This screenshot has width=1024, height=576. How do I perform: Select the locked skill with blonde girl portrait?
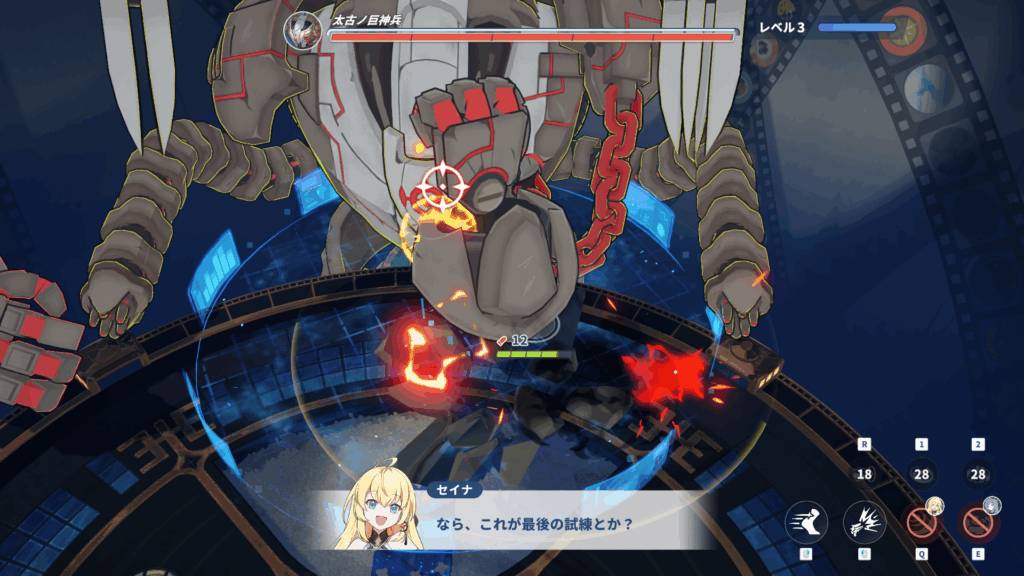point(921,522)
